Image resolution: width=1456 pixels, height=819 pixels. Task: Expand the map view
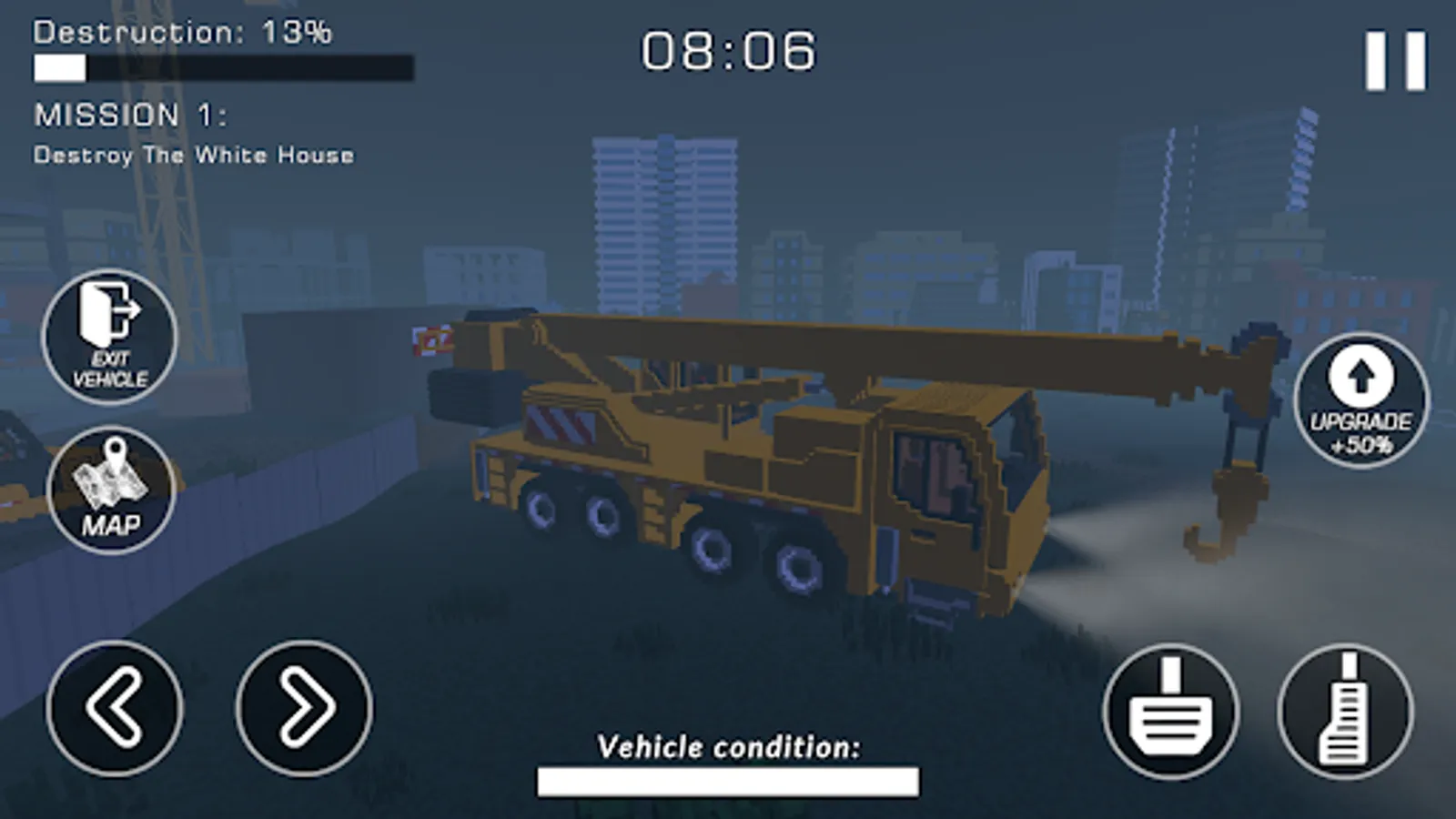coord(109,490)
